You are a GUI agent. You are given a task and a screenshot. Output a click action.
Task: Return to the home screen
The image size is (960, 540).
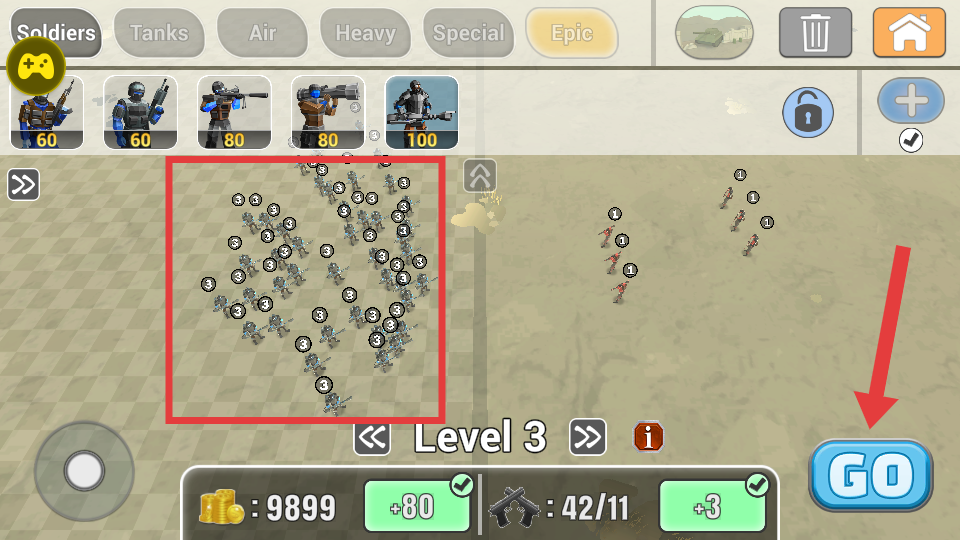(x=908, y=33)
